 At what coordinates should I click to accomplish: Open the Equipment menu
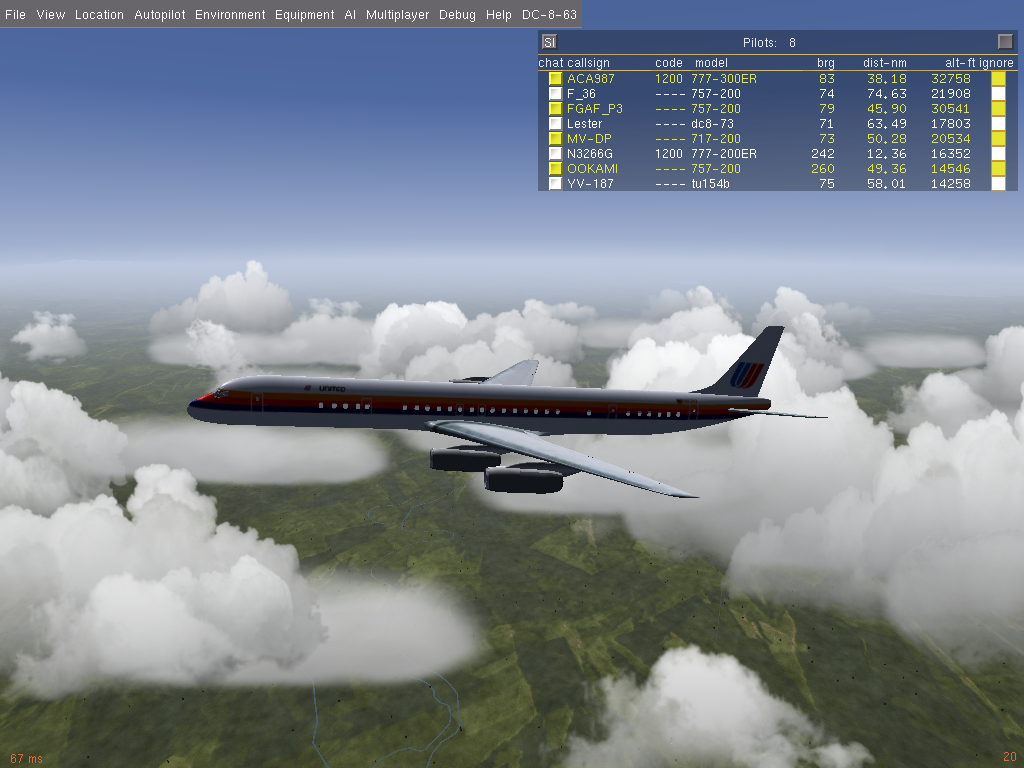(304, 15)
